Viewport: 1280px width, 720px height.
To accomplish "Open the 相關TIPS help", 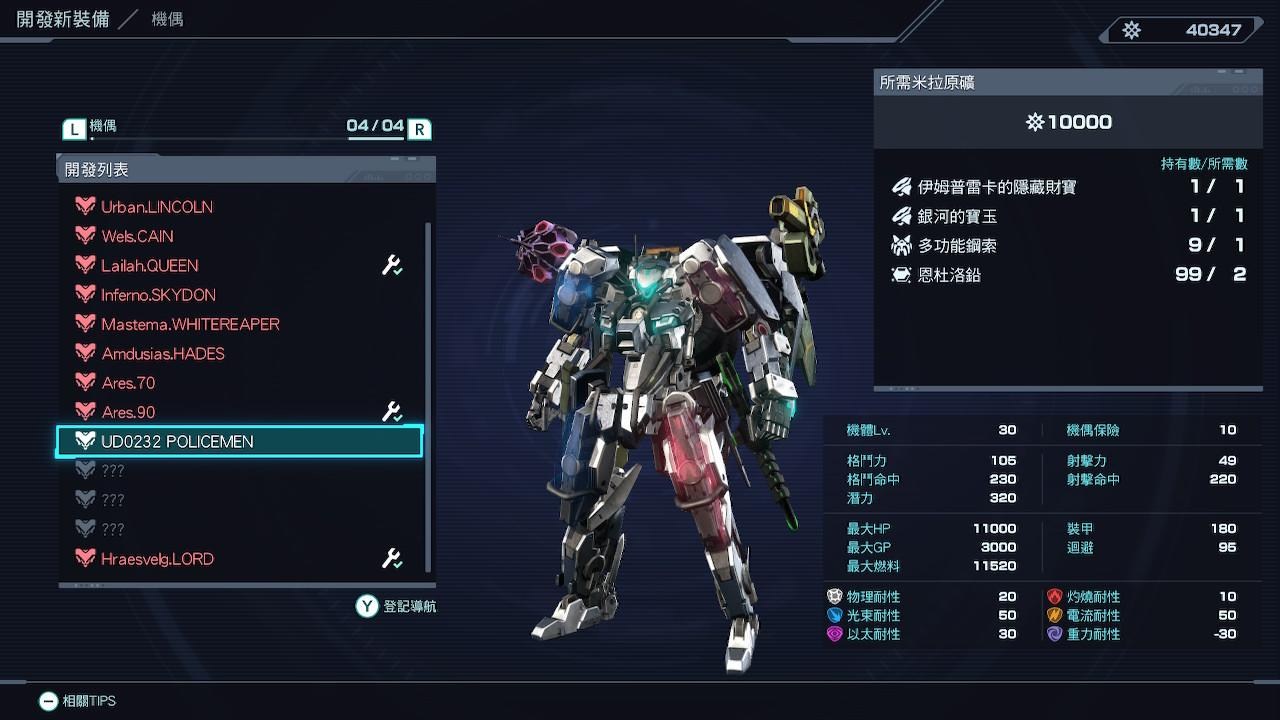I will click(x=78, y=701).
